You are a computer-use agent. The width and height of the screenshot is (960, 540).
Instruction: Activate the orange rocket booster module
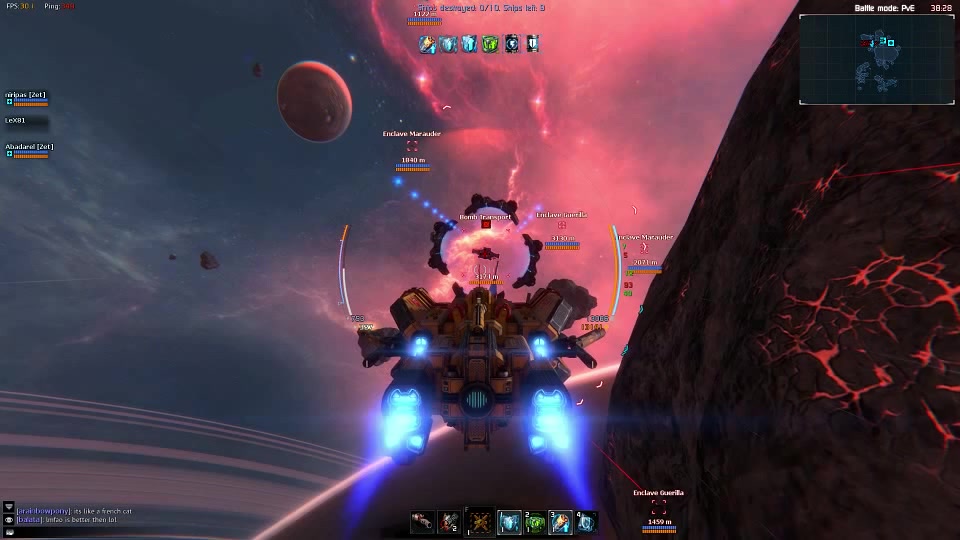562,522
